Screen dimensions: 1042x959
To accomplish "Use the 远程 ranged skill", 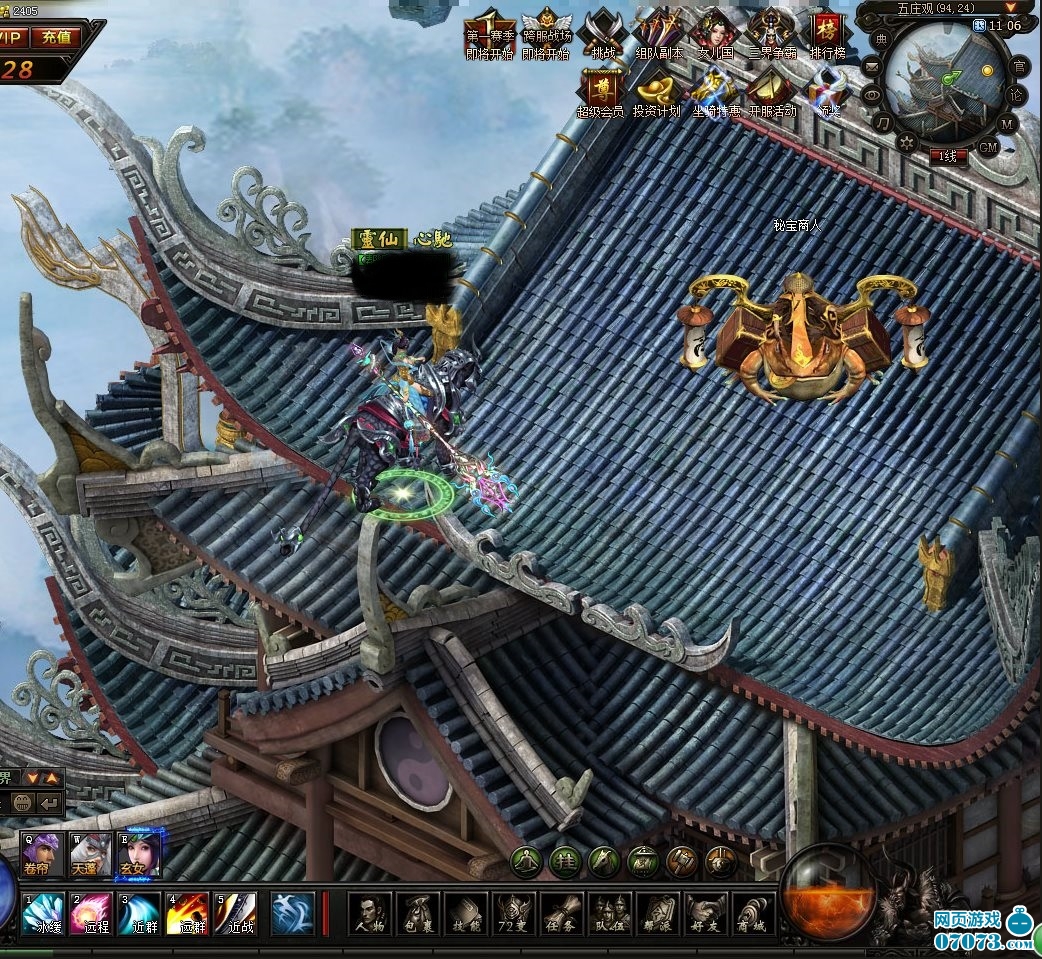I will (91, 914).
